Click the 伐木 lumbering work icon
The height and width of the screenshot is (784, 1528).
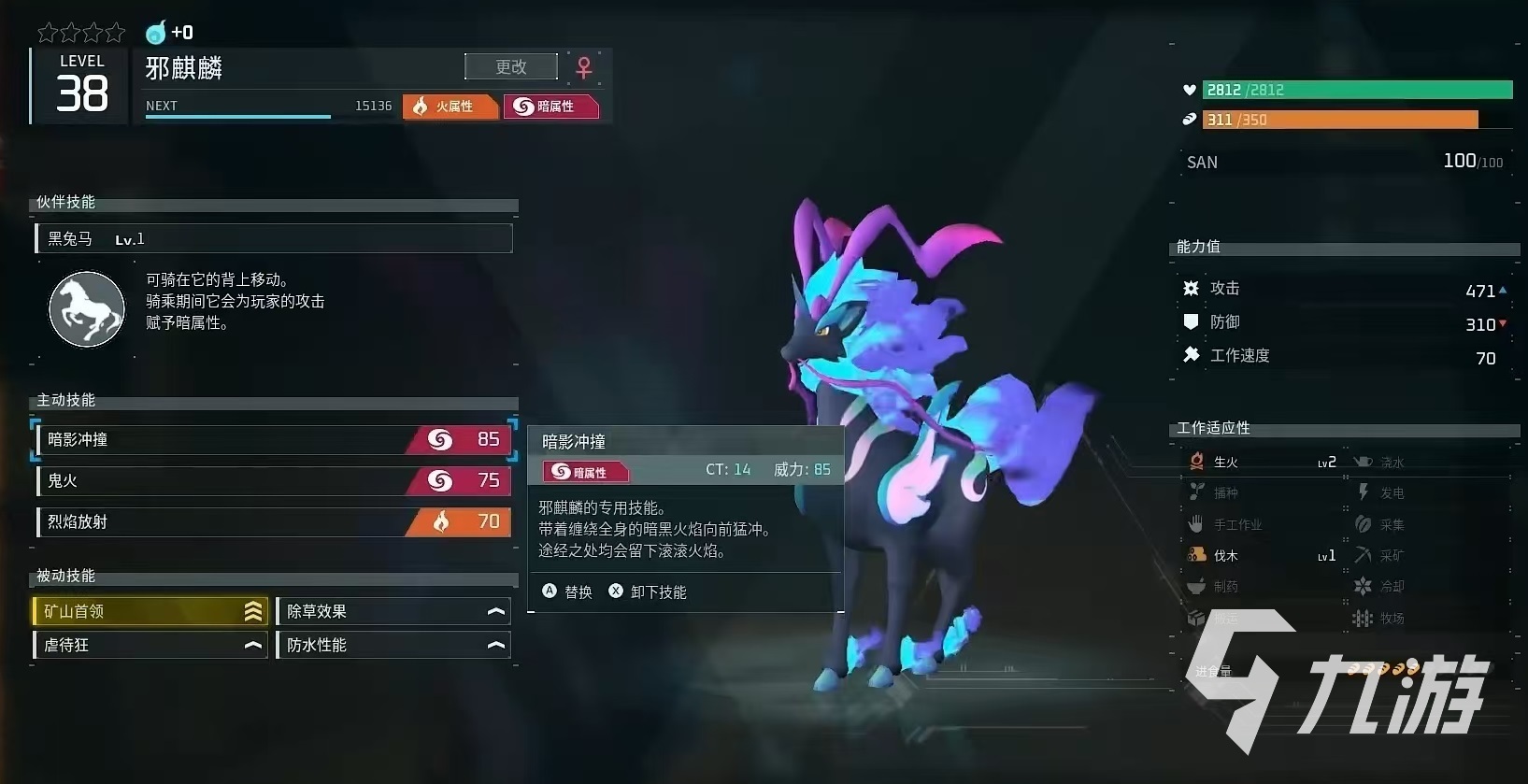click(1196, 554)
